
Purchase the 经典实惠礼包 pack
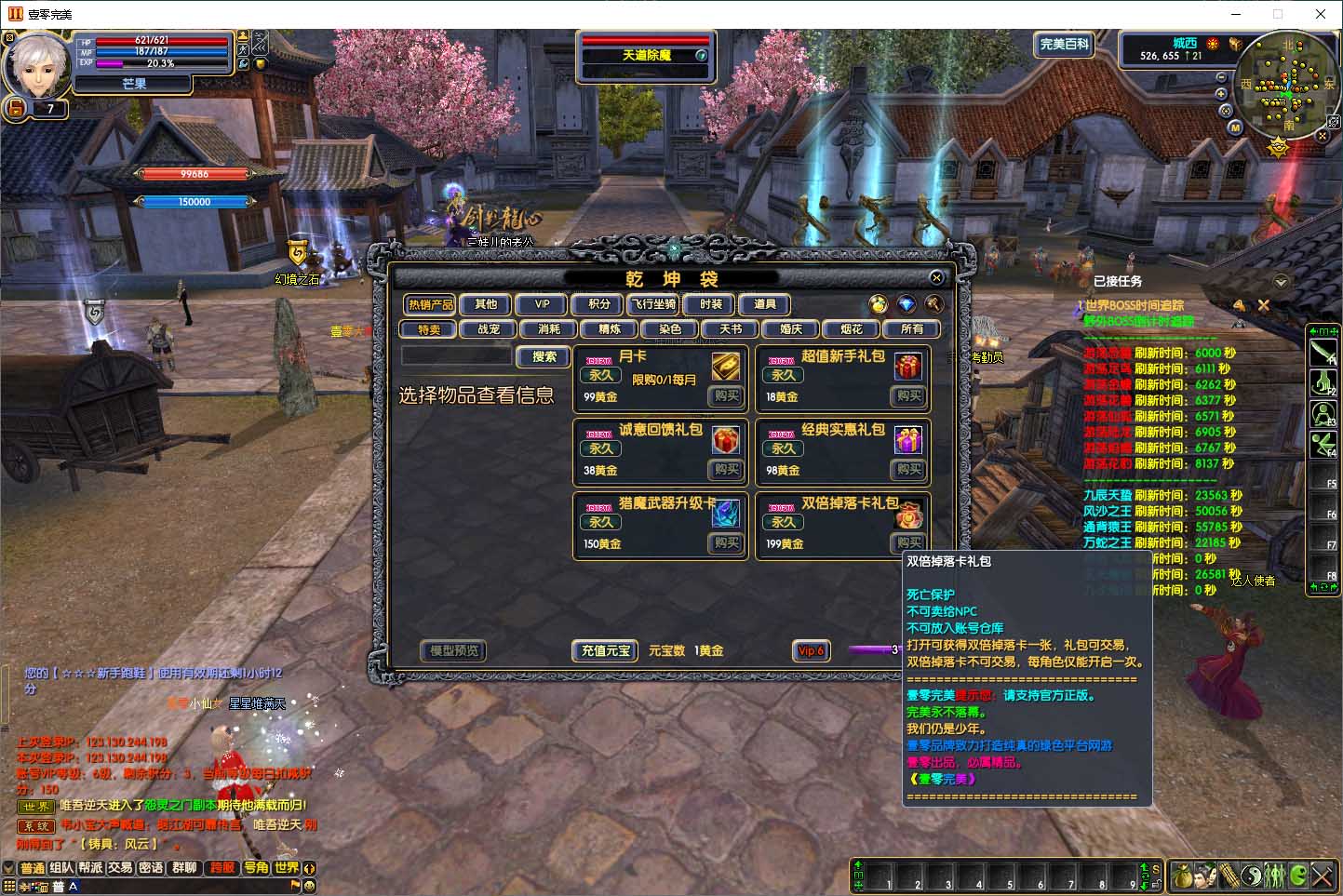[908, 470]
